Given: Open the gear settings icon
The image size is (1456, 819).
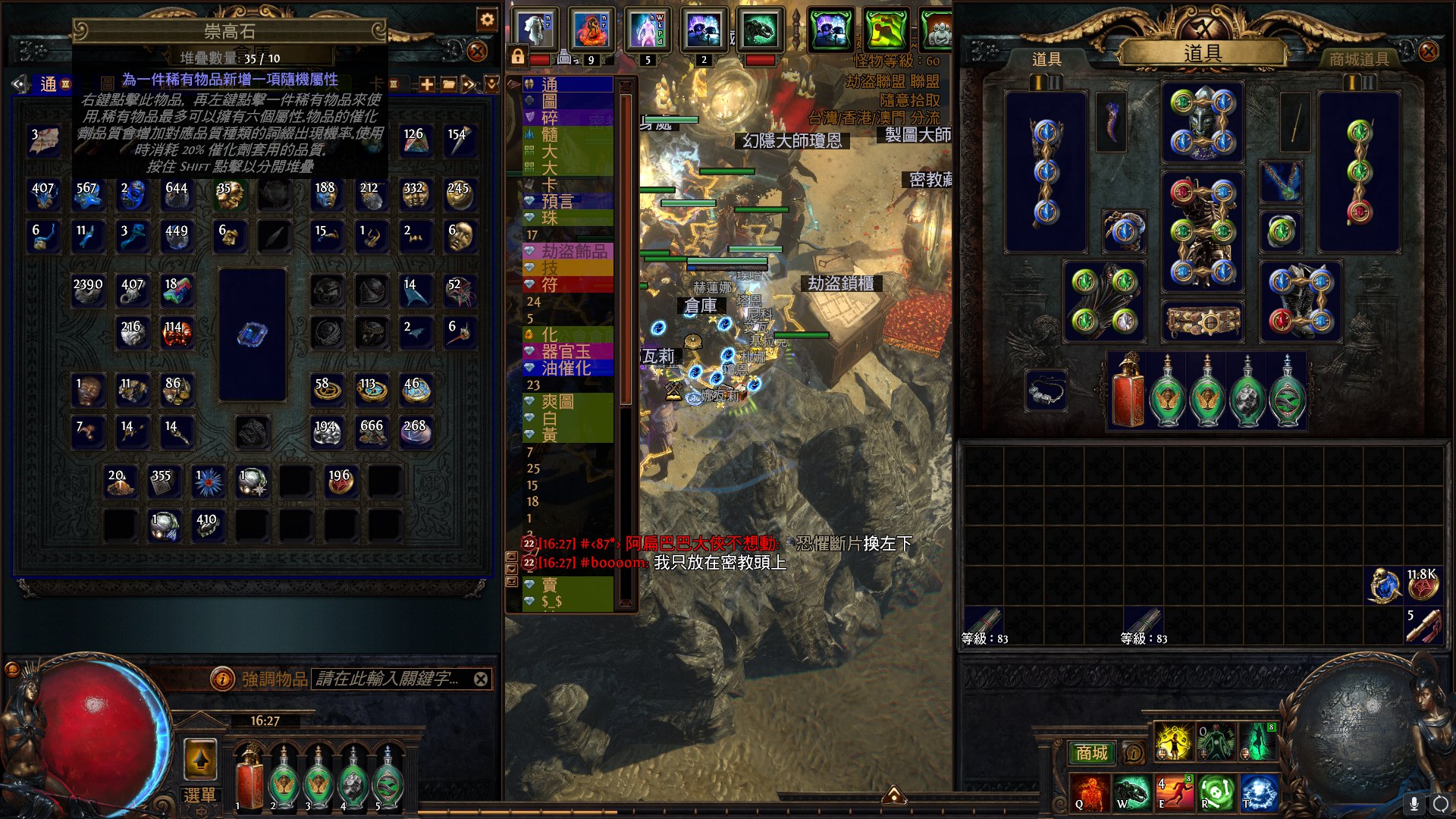Looking at the screenshot, I should [487, 20].
